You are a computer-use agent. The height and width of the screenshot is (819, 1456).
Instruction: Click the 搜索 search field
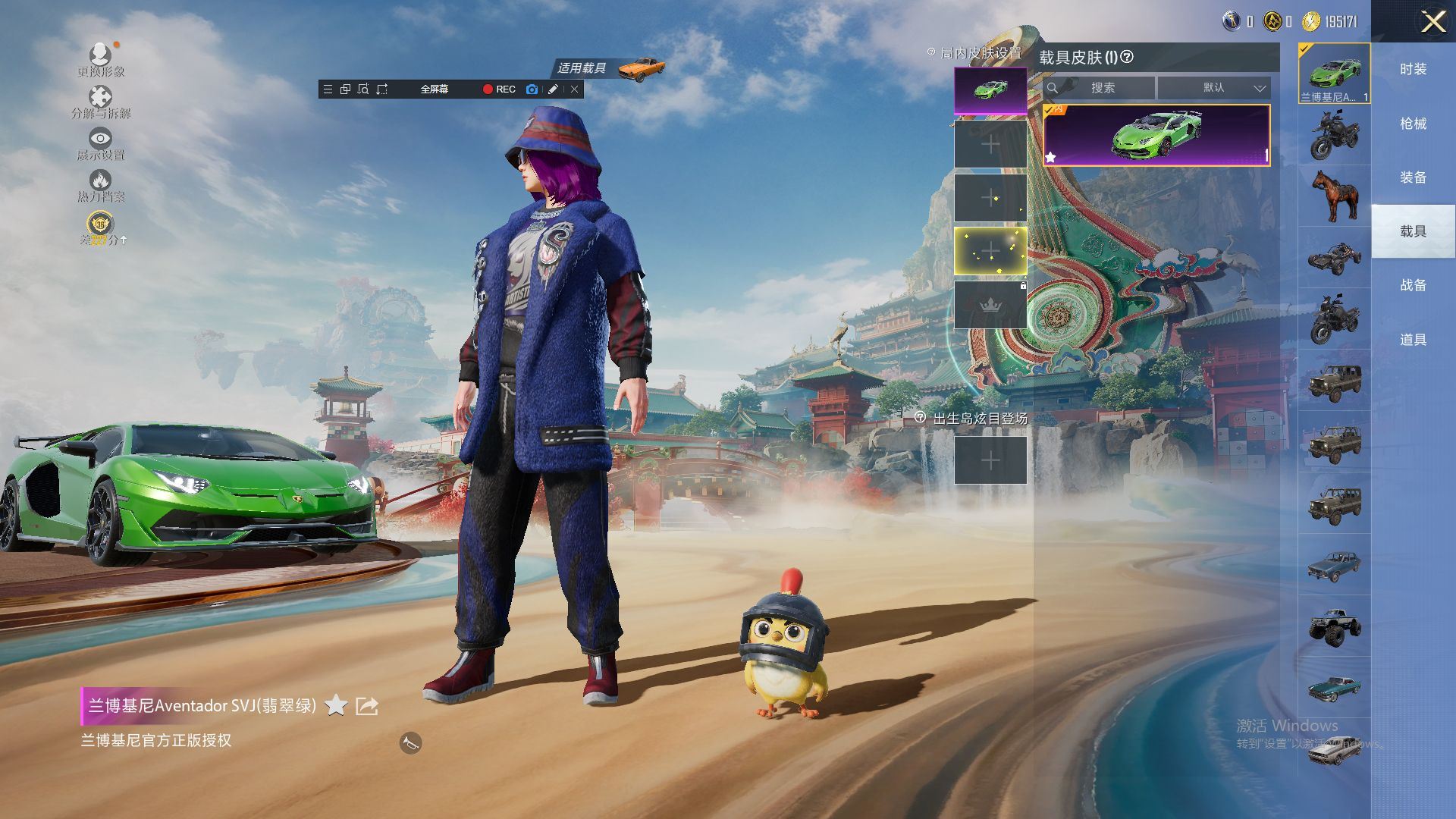pos(1102,88)
